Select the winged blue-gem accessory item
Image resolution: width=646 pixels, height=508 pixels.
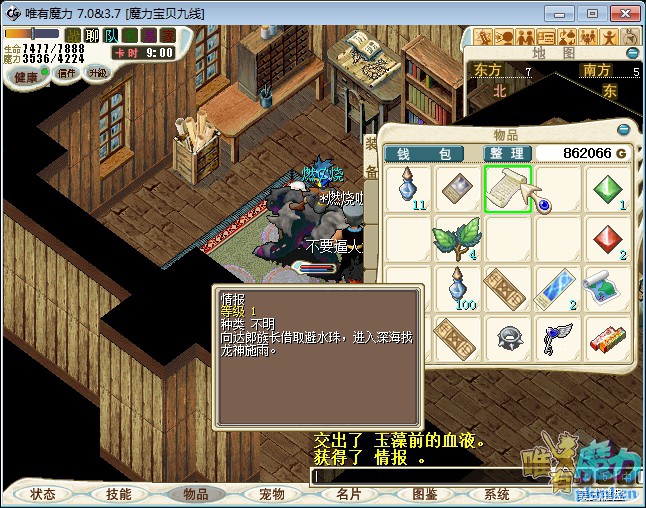click(x=558, y=338)
